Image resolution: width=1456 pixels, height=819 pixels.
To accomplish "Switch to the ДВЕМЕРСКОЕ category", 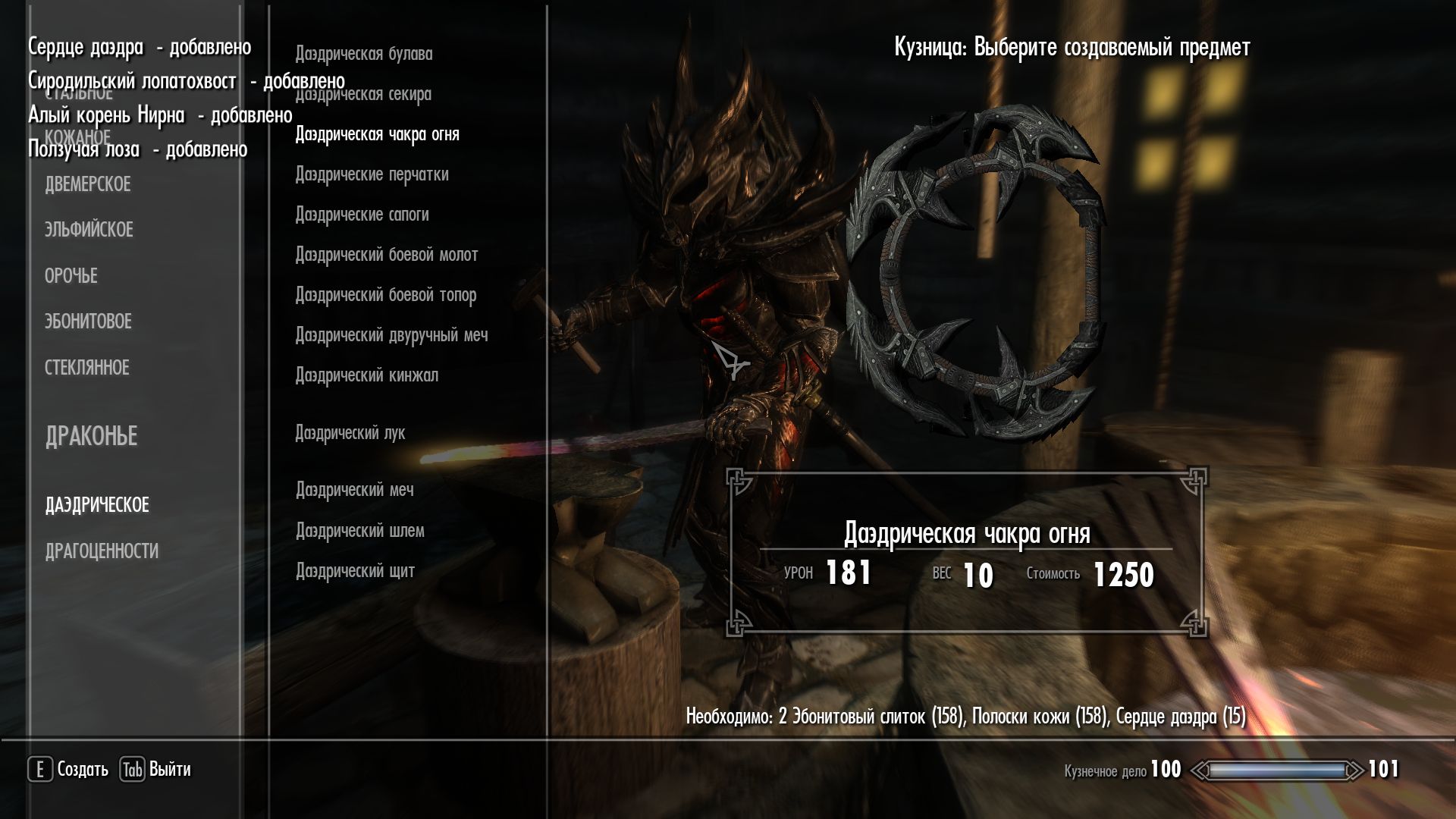I will tap(88, 184).
